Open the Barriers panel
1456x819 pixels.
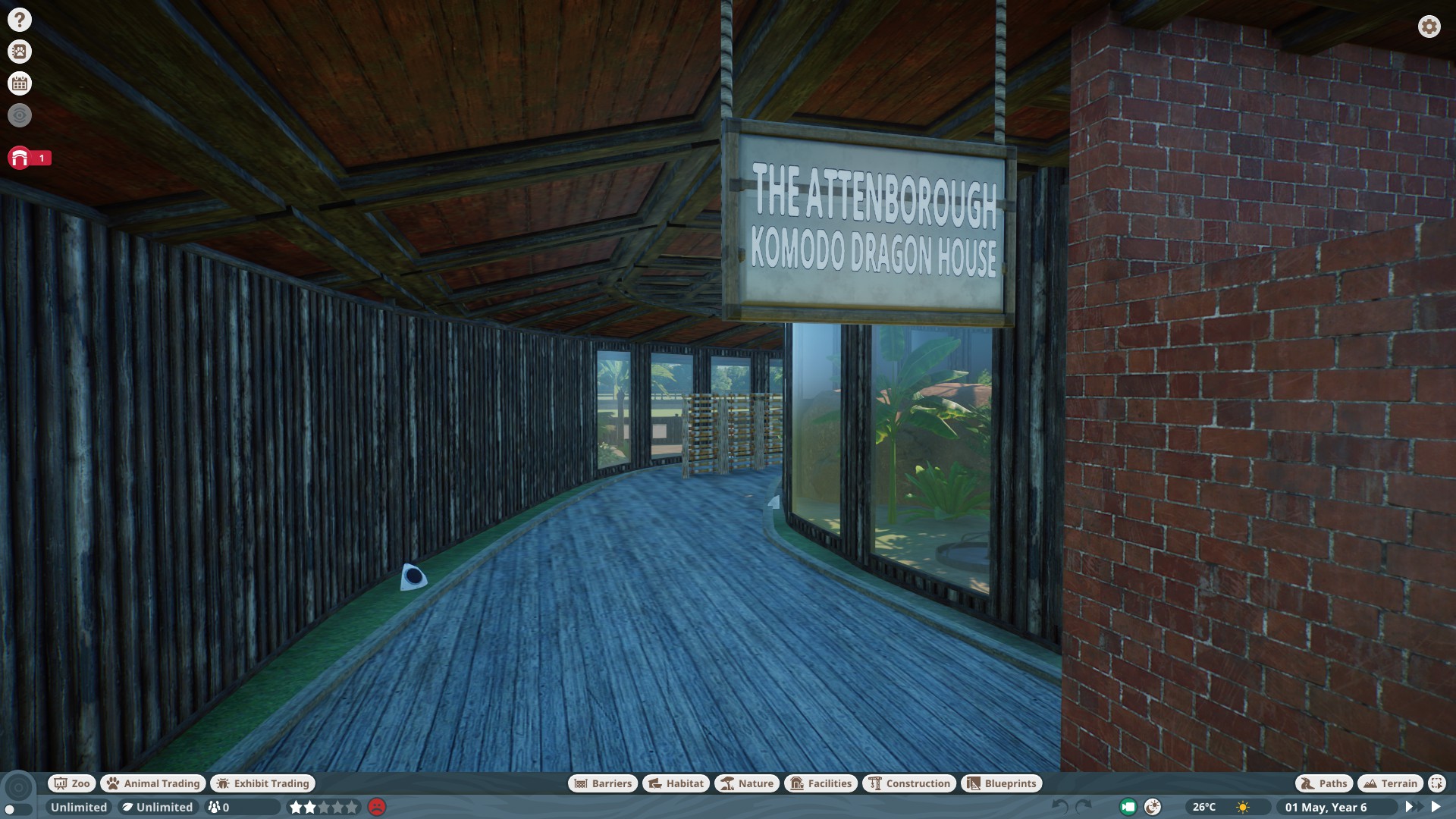pos(603,783)
